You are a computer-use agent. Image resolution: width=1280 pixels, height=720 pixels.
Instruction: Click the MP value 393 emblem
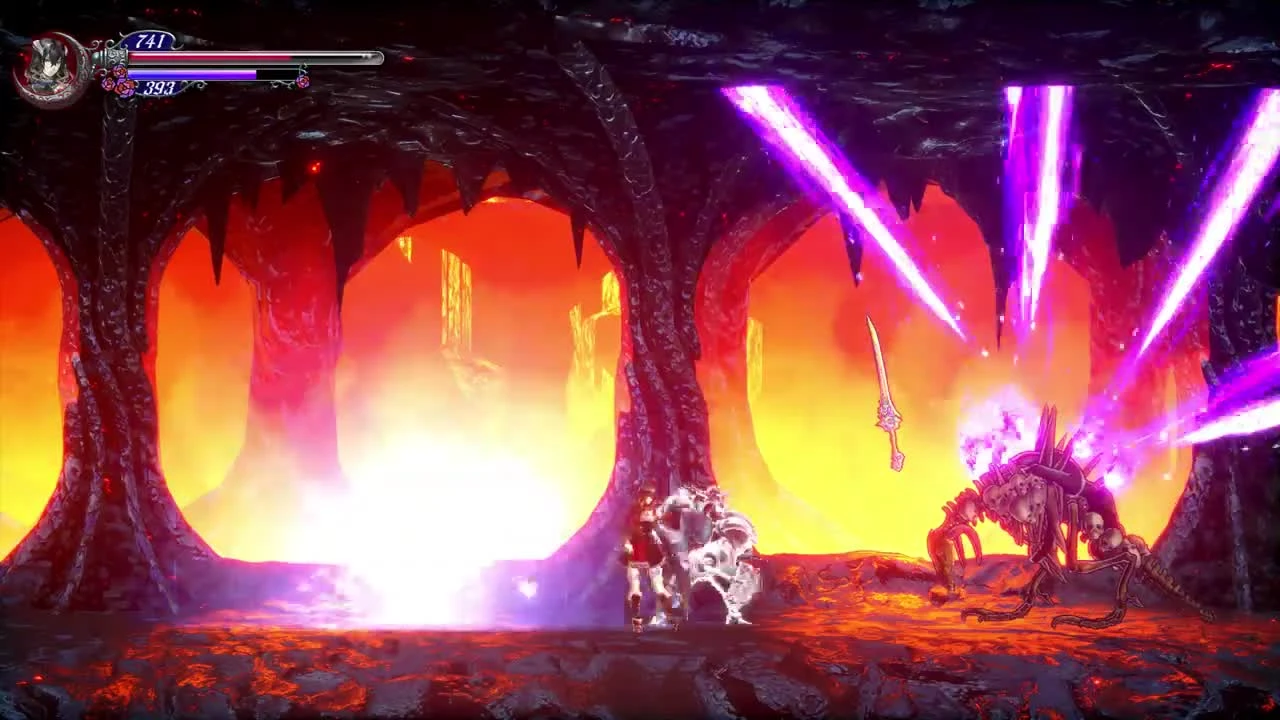coord(160,87)
